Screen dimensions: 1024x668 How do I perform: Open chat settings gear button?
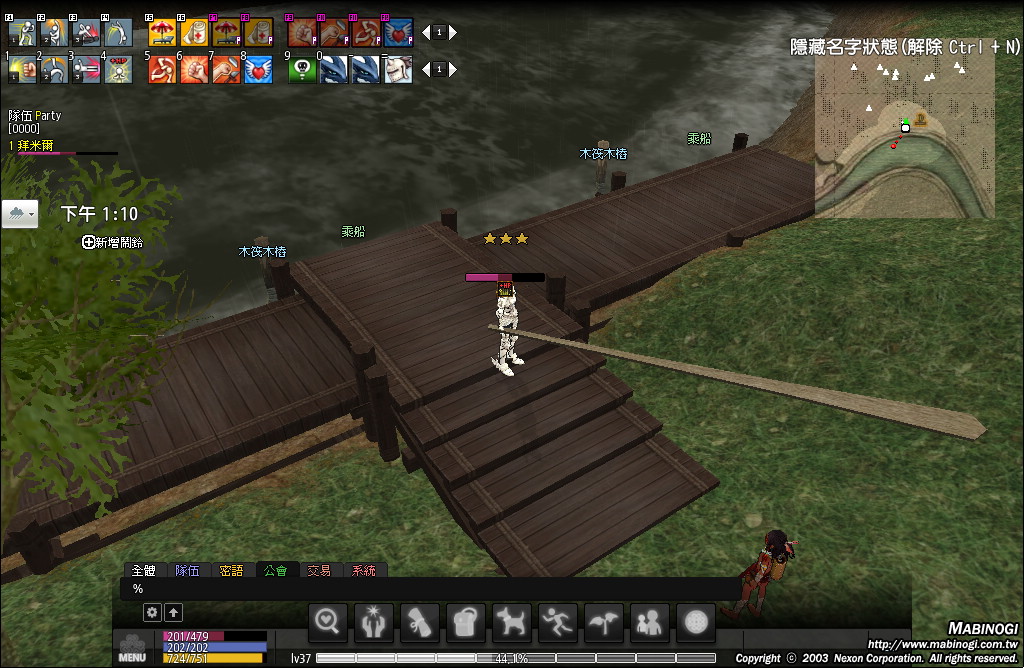click(152, 612)
